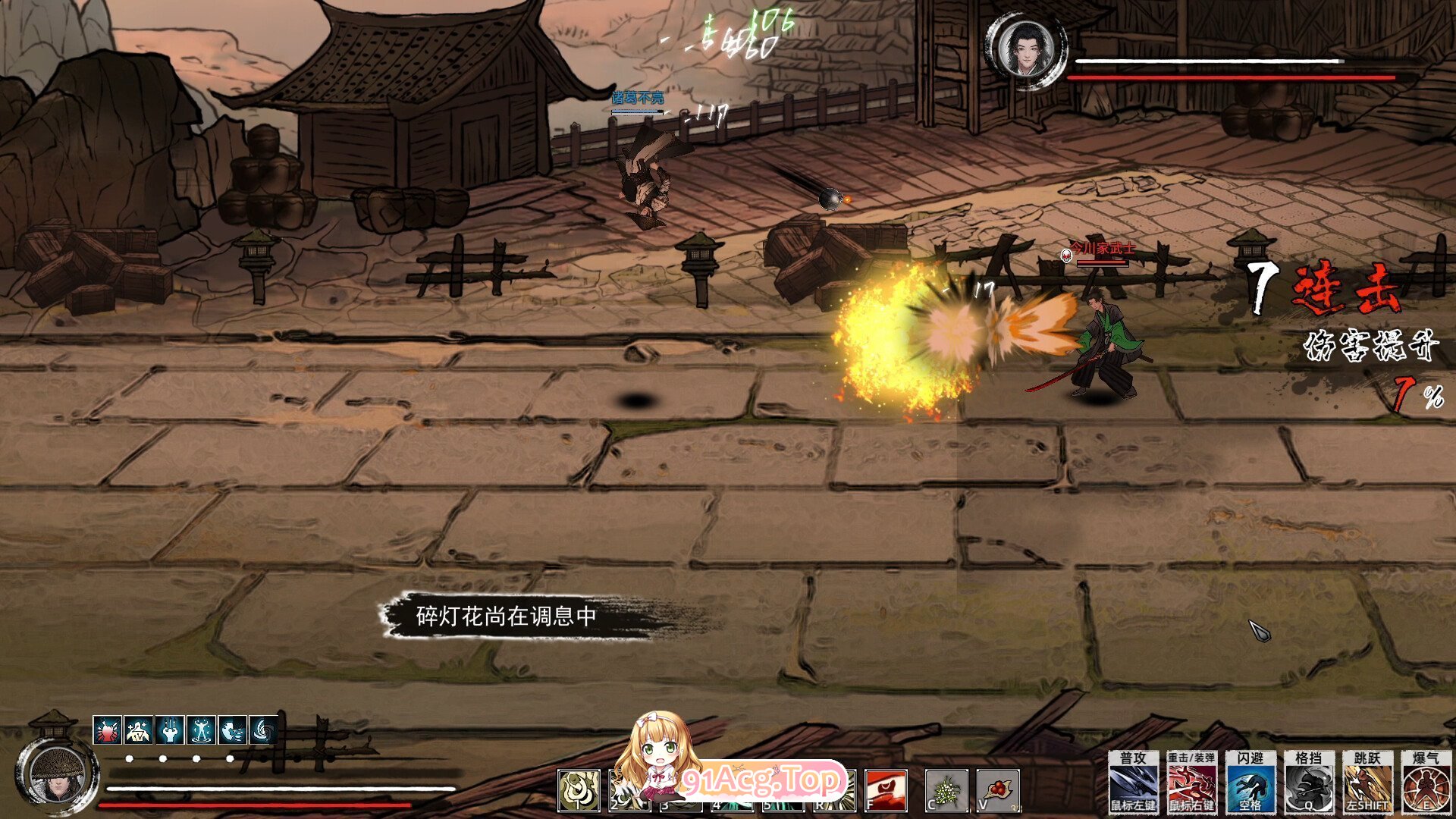The width and height of the screenshot is (1456, 819).
Task: Inspect the spiral vortex buff icon
Action: (x=263, y=731)
